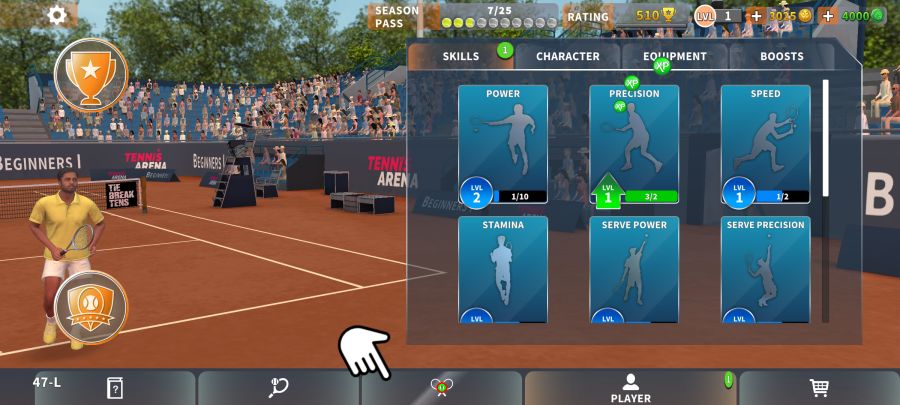The width and height of the screenshot is (900, 405).
Task: Upgrade the Precision skill card
Action: coord(634,144)
